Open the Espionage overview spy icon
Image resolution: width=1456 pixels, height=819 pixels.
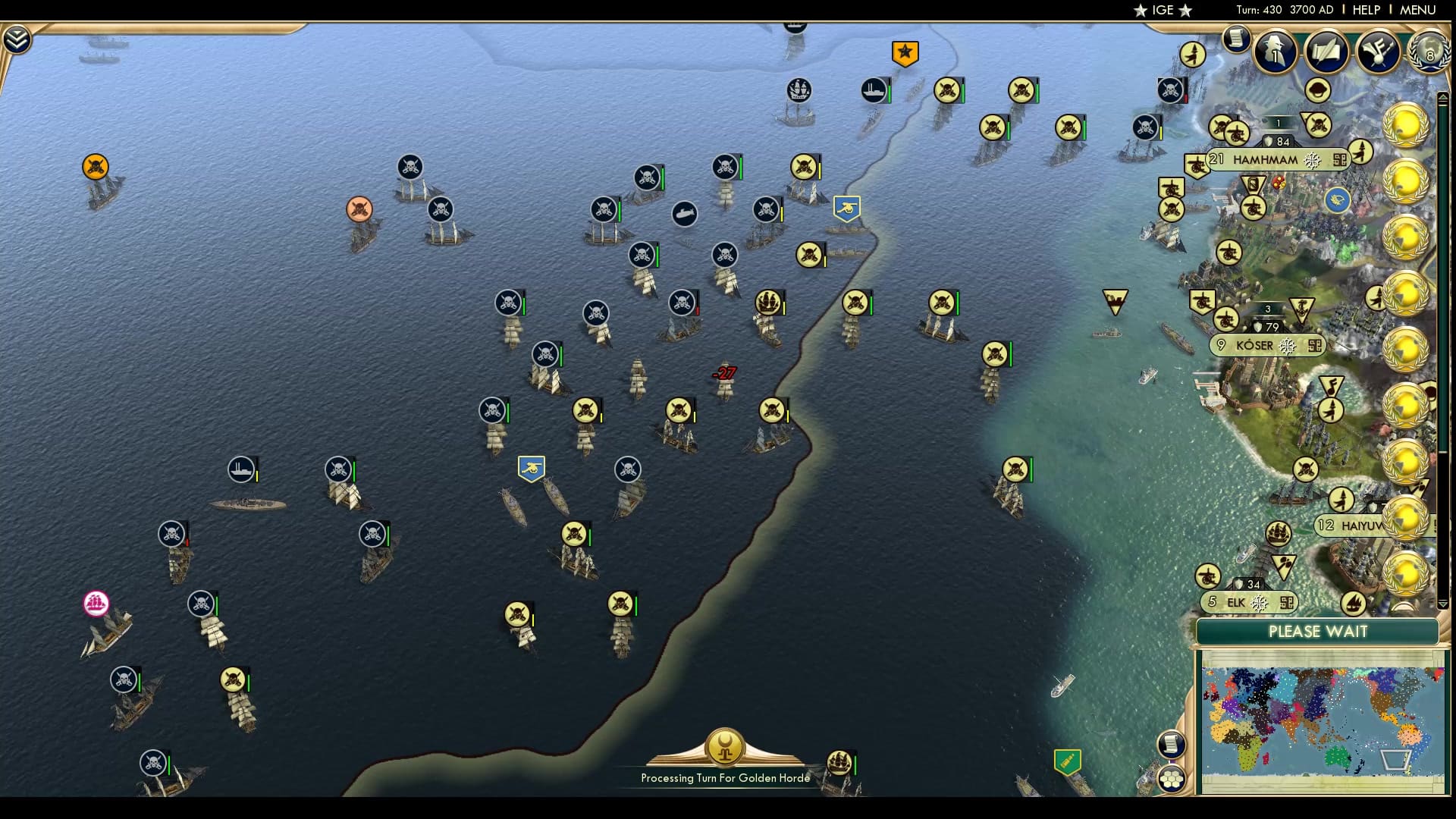click(1274, 52)
